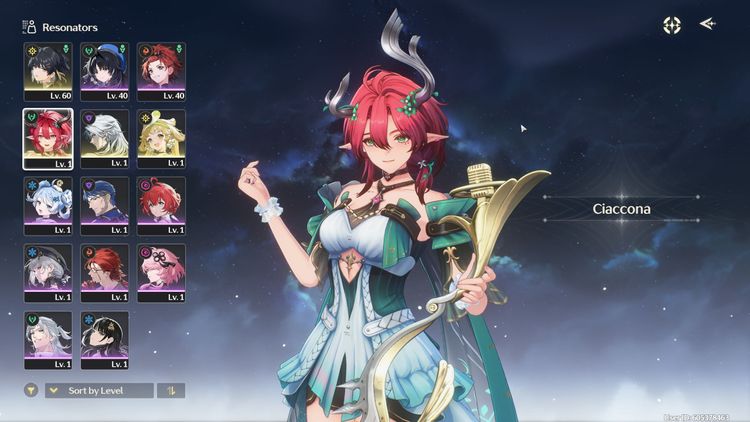Select the resonator wearing a blue cap and glasses
This screenshot has height=422, width=750.
pyautogui.click(x=104, y=205)
